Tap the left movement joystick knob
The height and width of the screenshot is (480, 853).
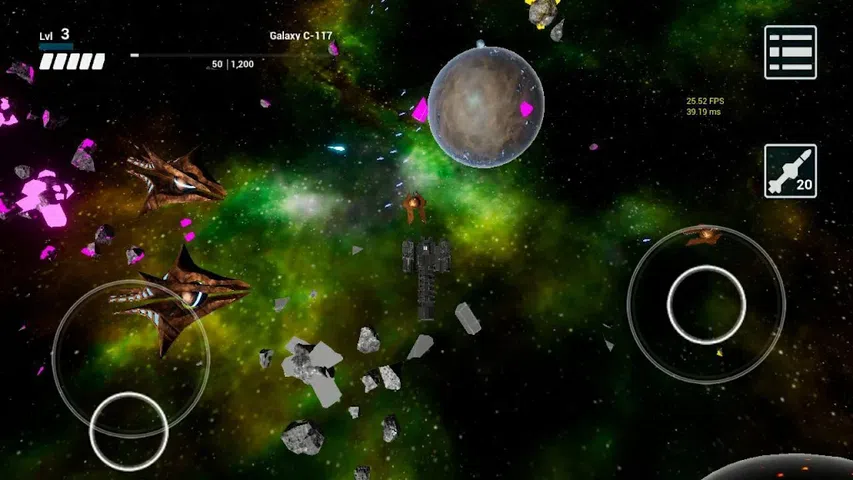[x=128, y=430]
